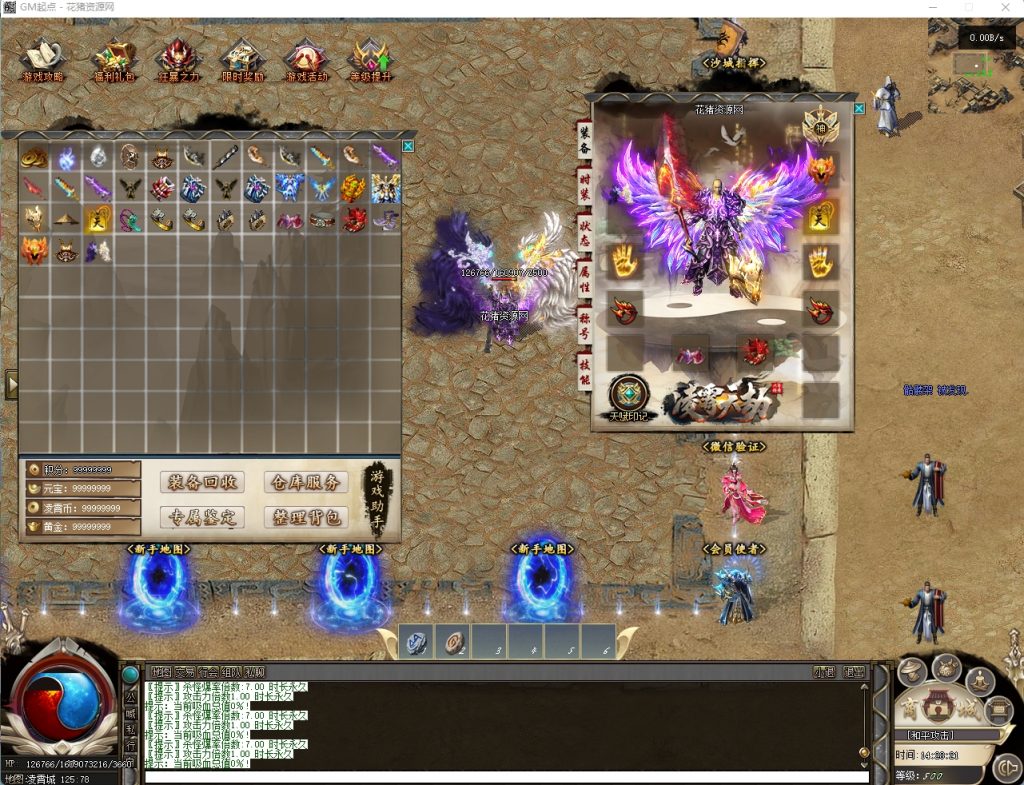Switch to the 技能 skills tab
This screenshot has width=1024, height=785.
584,371
